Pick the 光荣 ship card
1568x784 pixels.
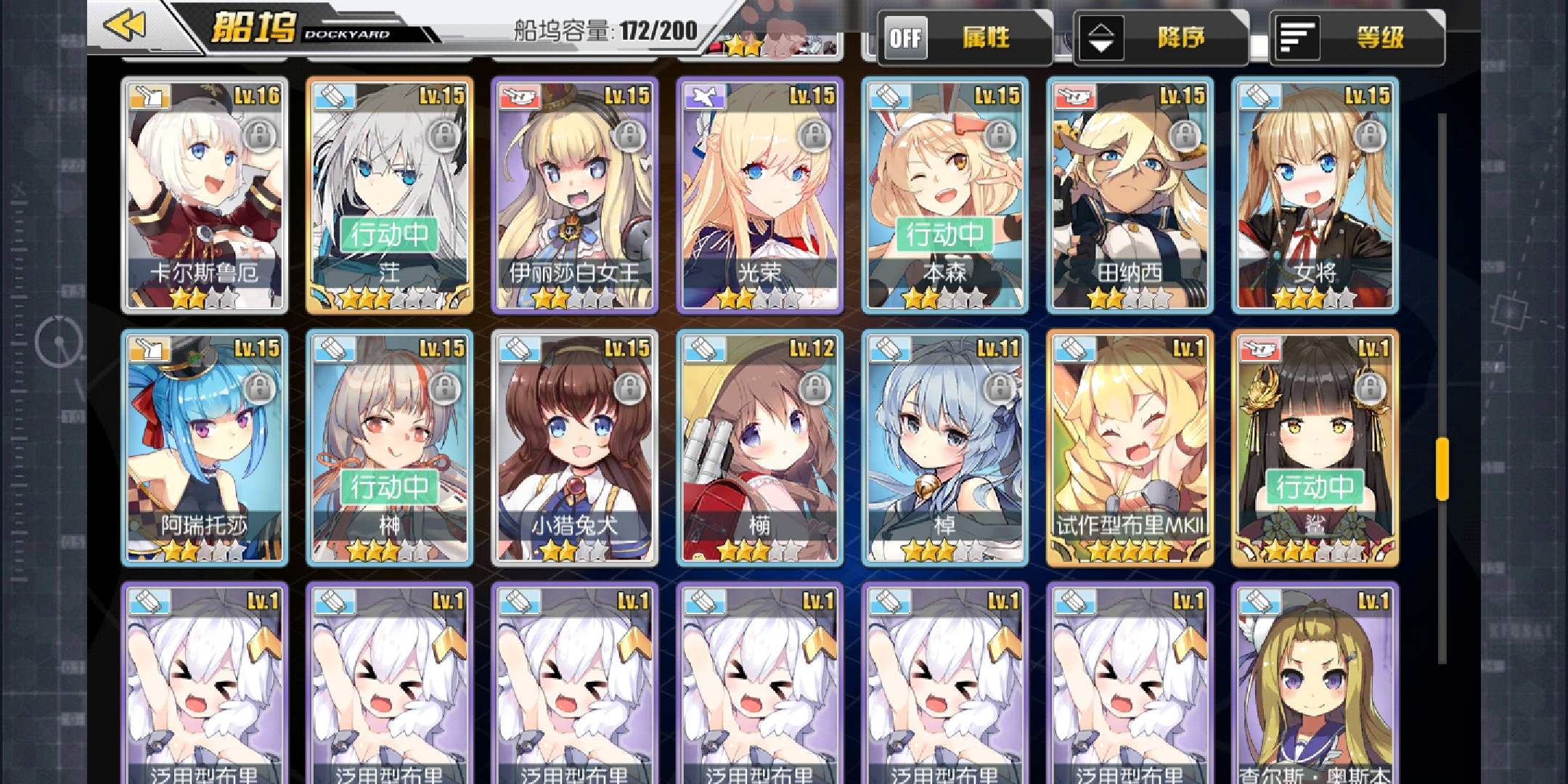coord(759,195)
